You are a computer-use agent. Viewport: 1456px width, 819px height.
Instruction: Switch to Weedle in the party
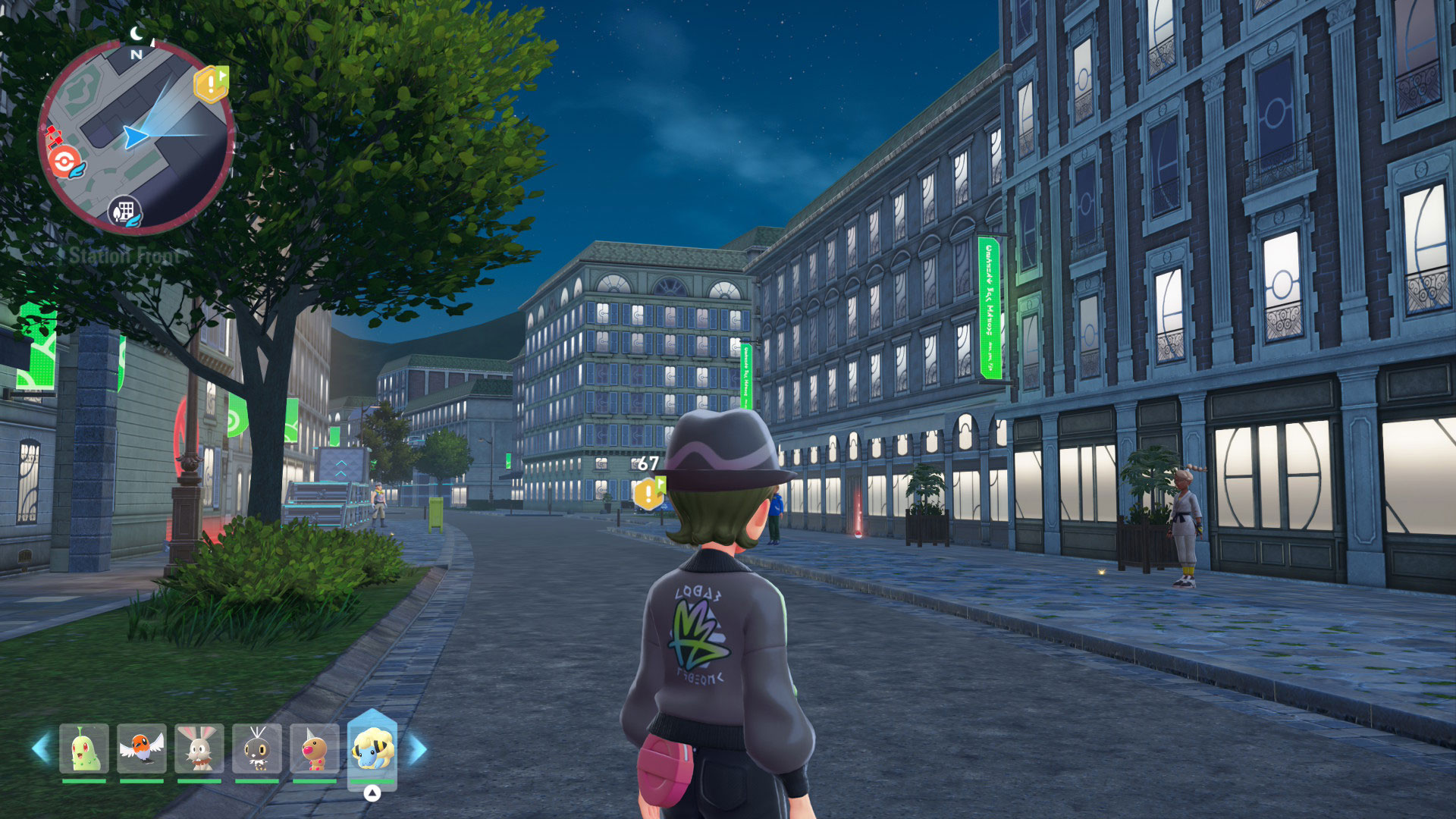315,748
